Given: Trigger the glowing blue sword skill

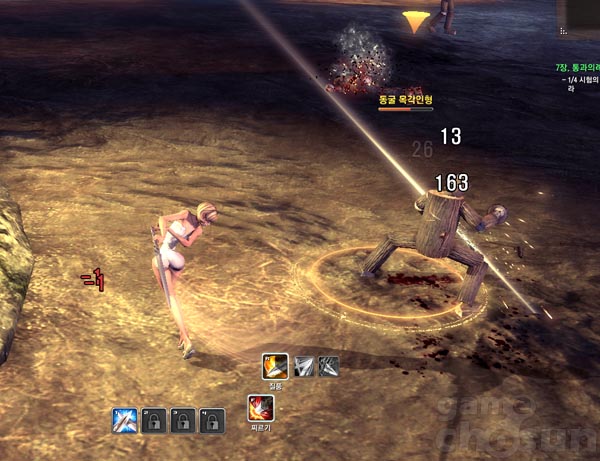Looking at the screenshot, I should coord(125,421).
